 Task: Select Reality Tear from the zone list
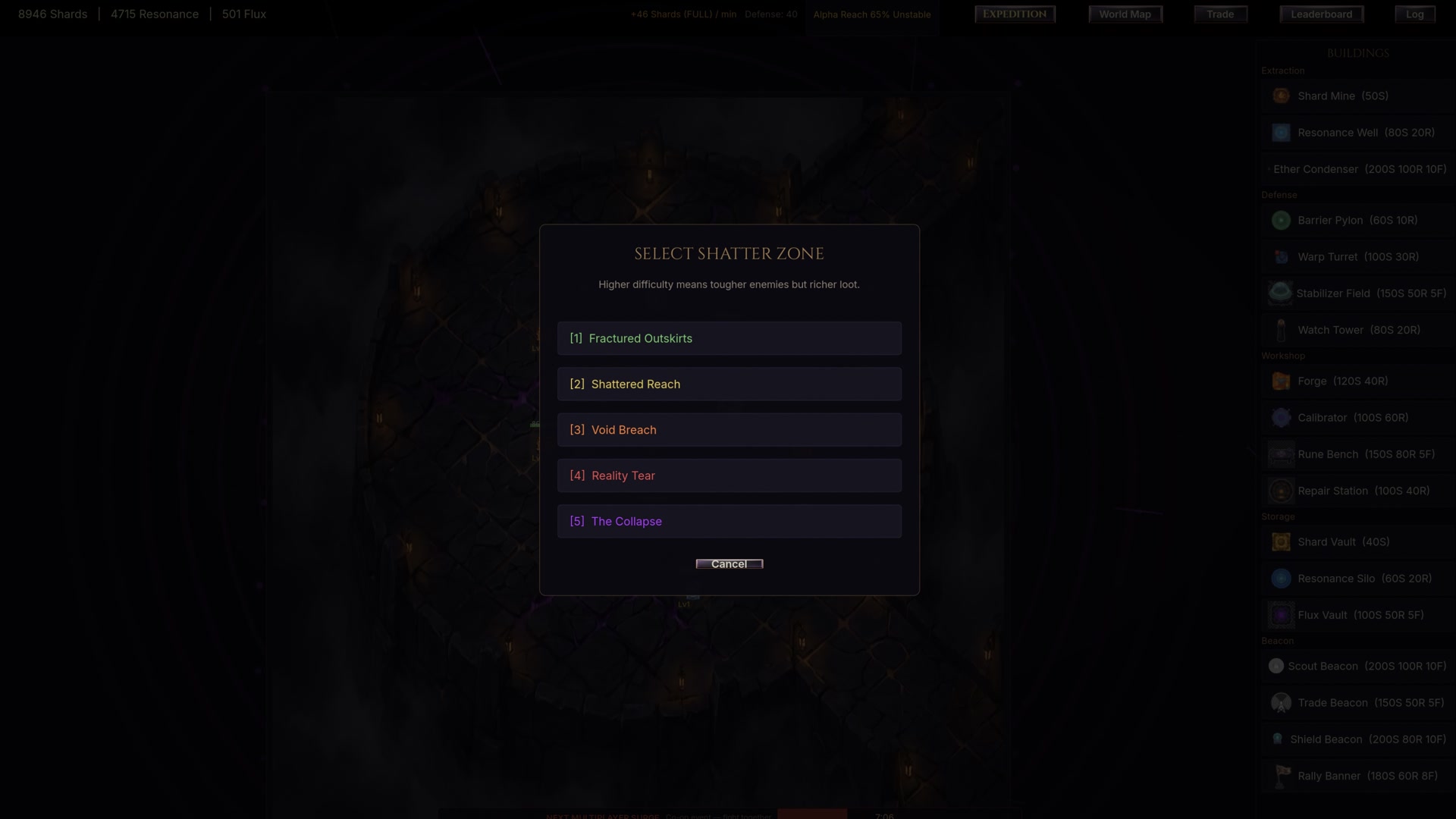pos(729,475)
